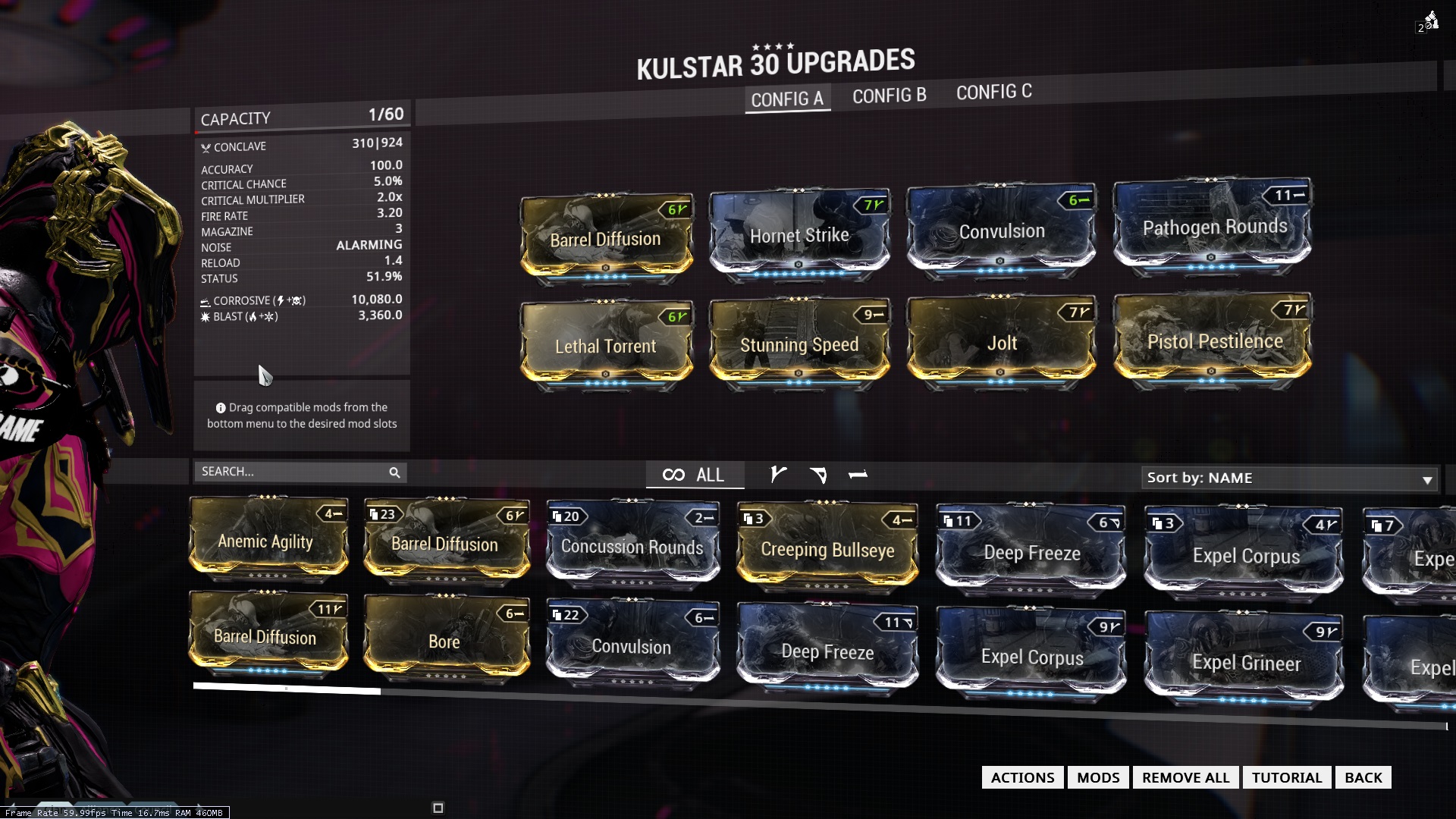The image size is (1456, 819).
Task: Choose the equipped Stunning Speed mod
Action: (799, 344)
